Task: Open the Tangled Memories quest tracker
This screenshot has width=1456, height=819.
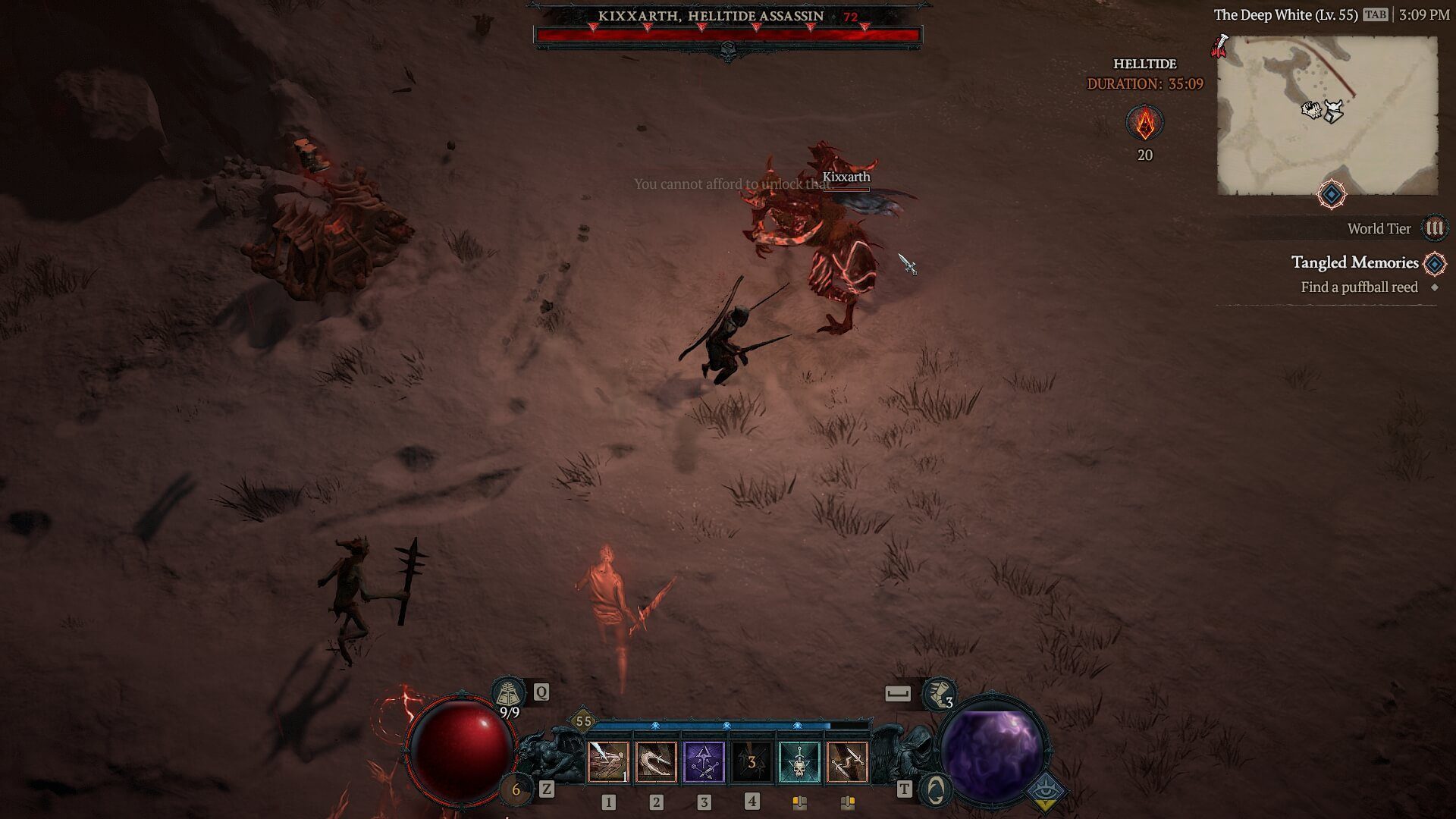Action: point(1354,262)
